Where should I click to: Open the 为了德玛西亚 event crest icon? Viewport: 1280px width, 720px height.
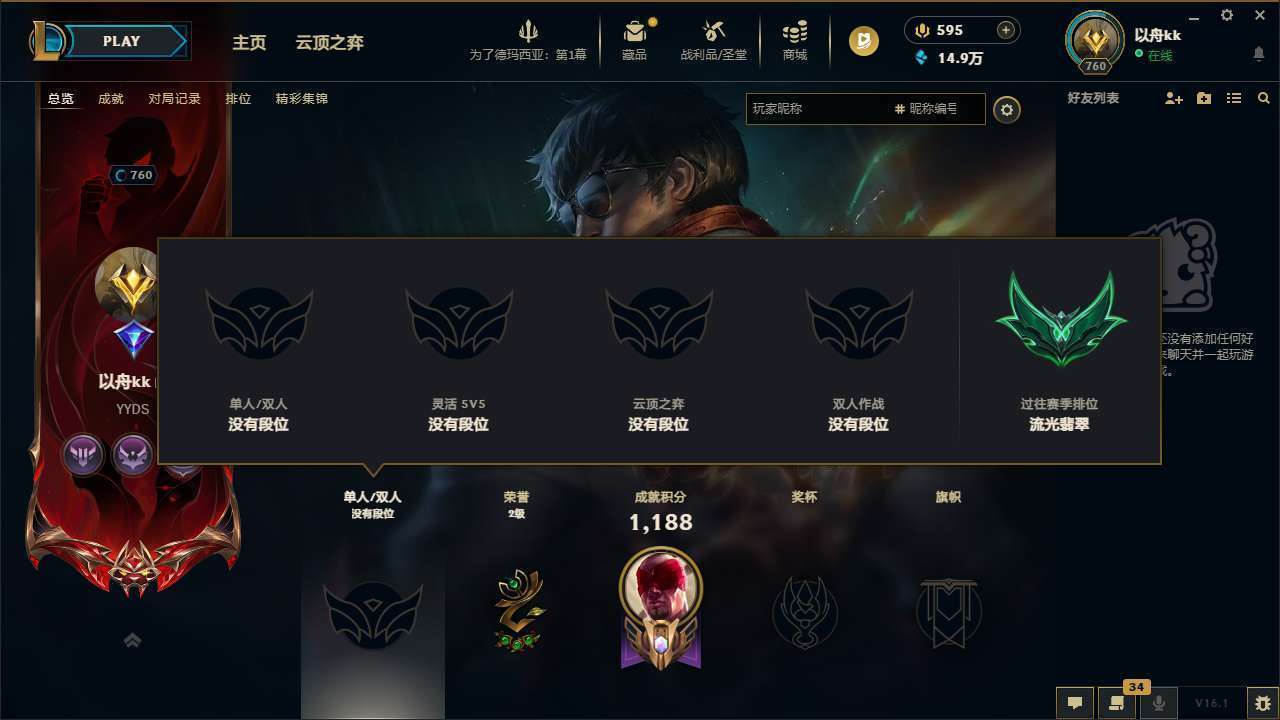tap(529, 30)
